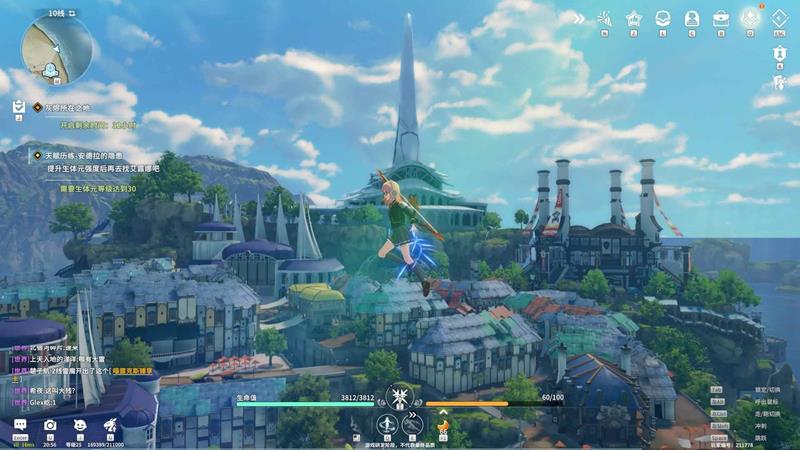Viewport: 800px width, 450px height.
Task: Open the open-book journal icon
Action: pyautogui.click(x=662, y=18)
